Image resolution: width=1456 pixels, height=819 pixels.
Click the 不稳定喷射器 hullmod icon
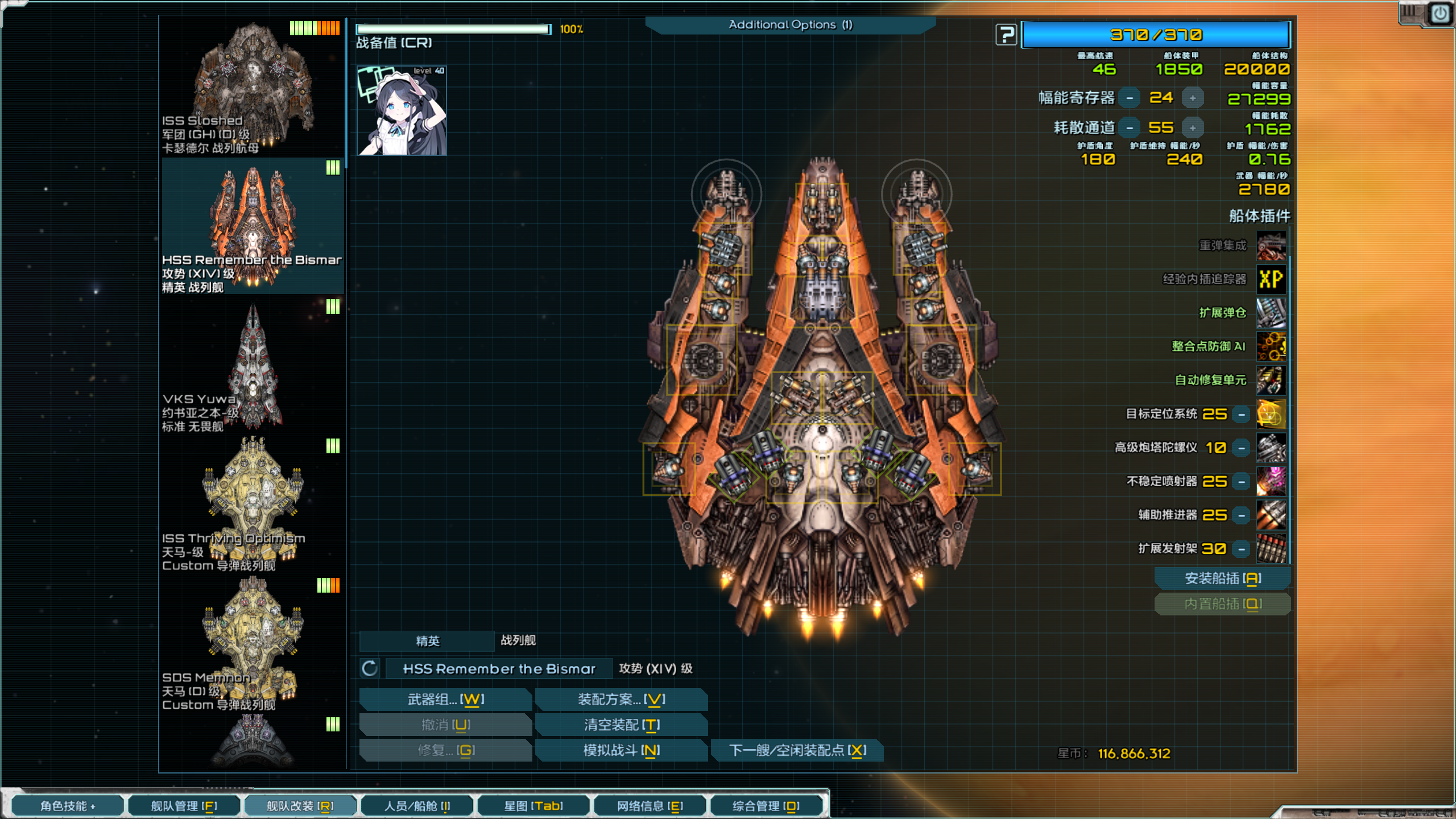(1271, 481)
